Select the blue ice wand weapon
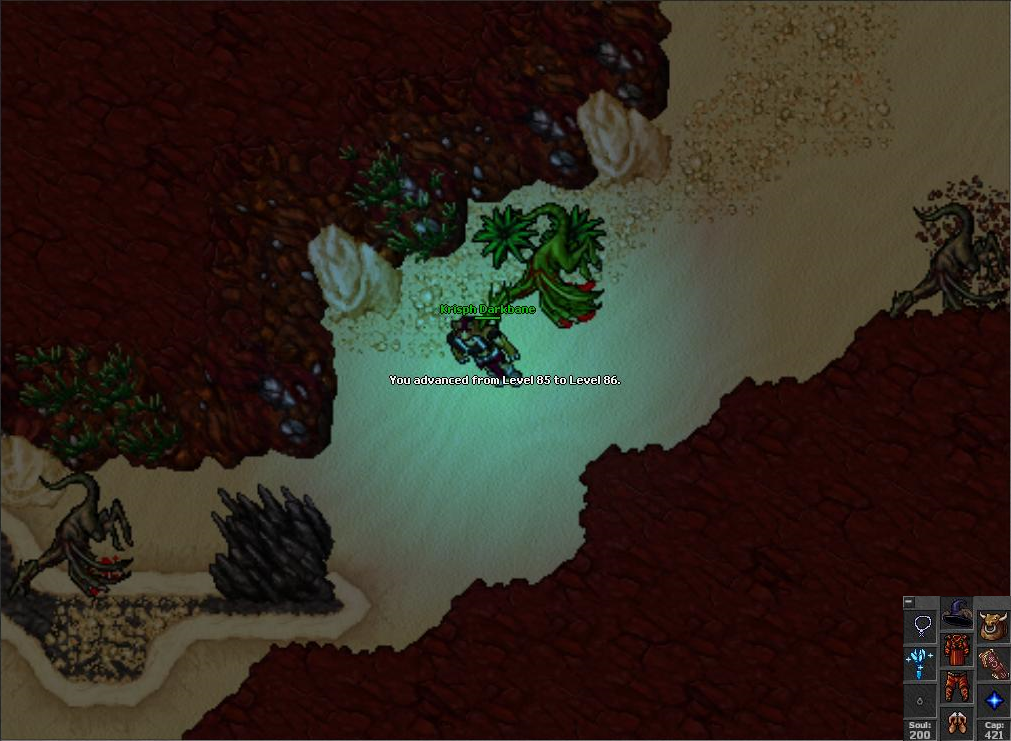1011x741 pixels. (920, 663)
